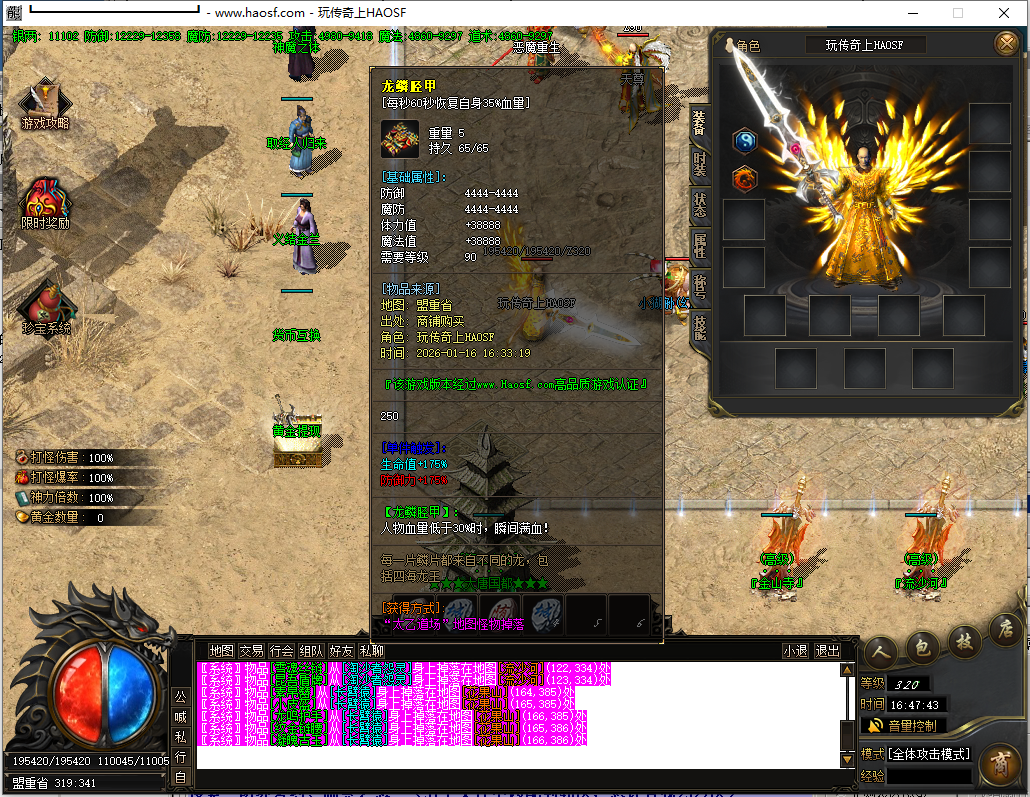Show the 属性 (attributes) tab
This screenshot has width=1030, height=797.
pos(700,247)
